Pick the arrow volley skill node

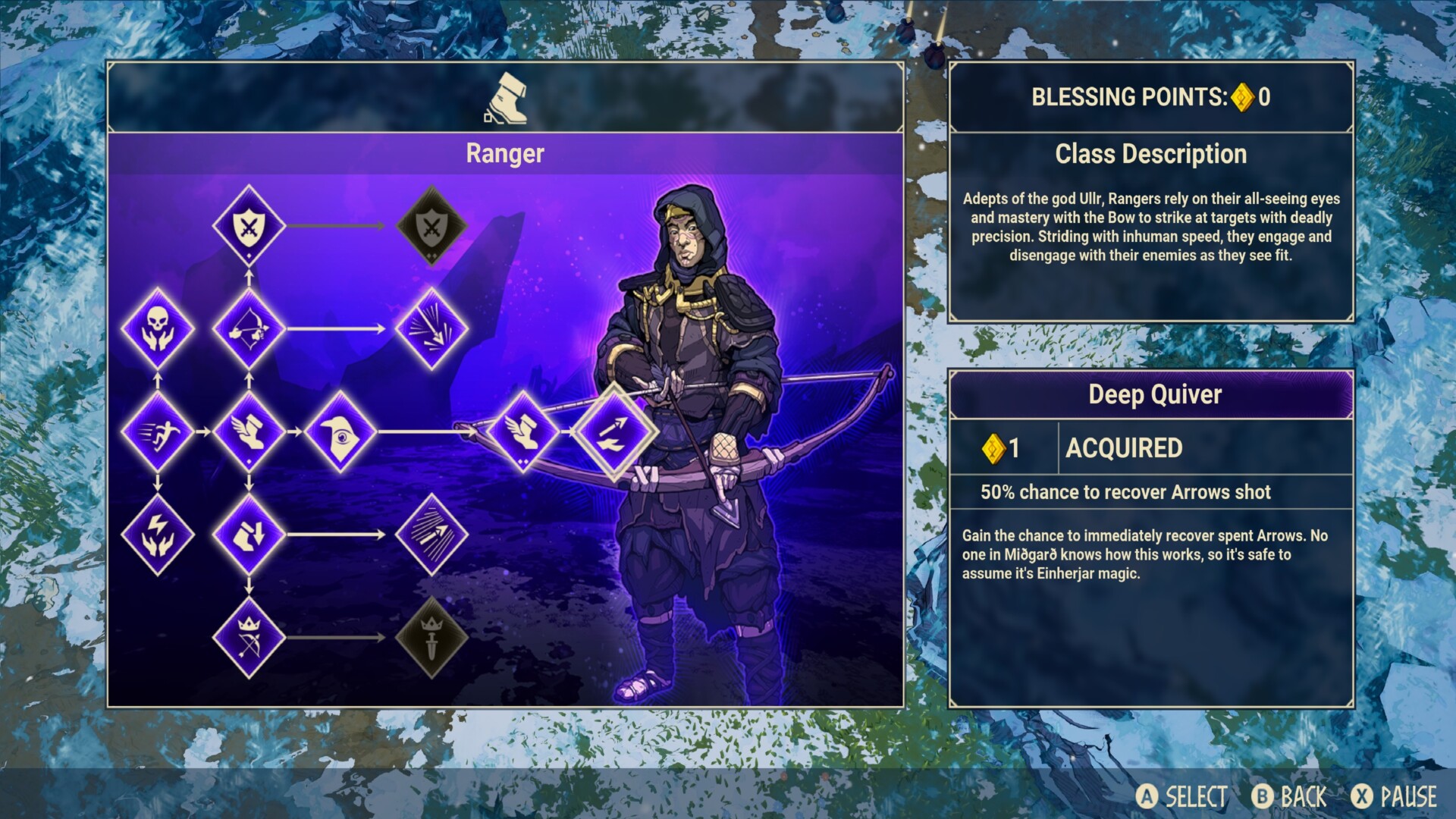tap(431, 534)
